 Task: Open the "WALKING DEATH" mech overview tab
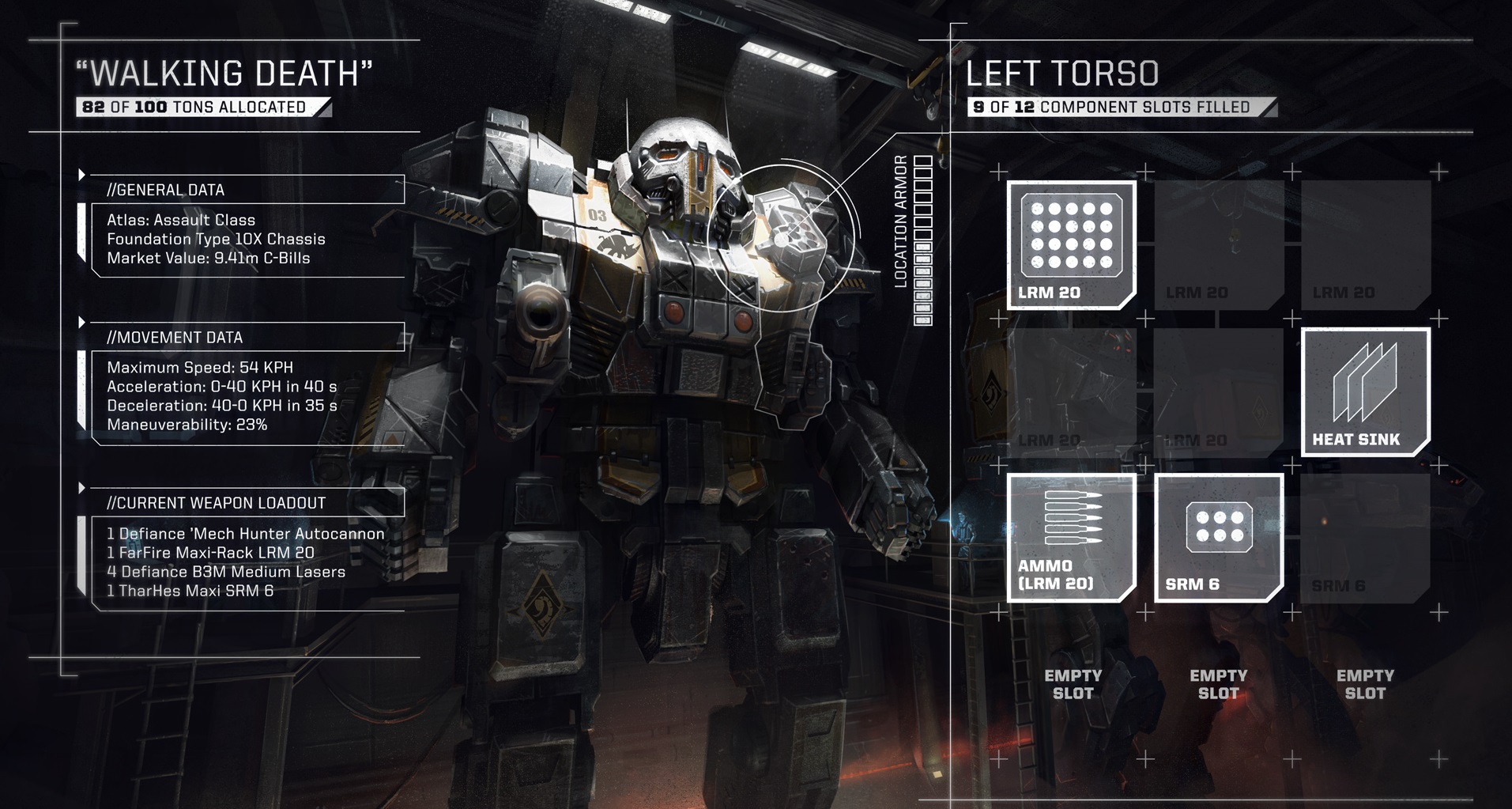point(225,73)
